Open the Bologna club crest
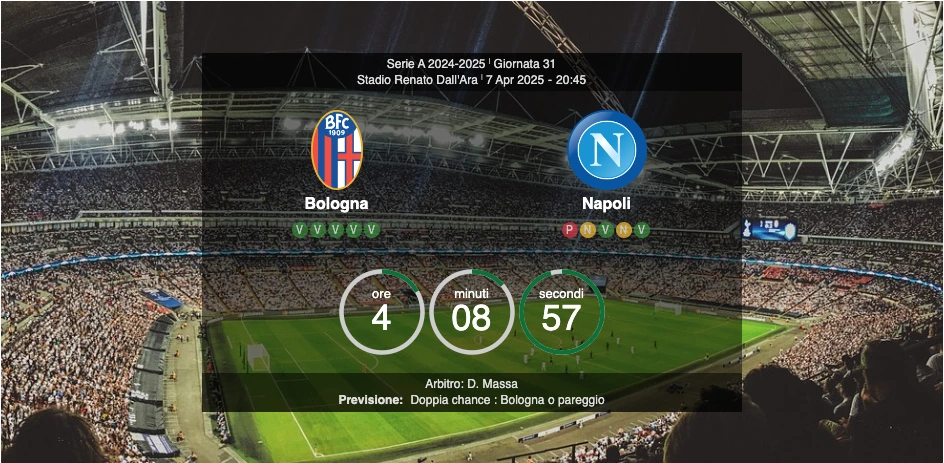This screenshot has width=944, height=463. coord(336,150)
